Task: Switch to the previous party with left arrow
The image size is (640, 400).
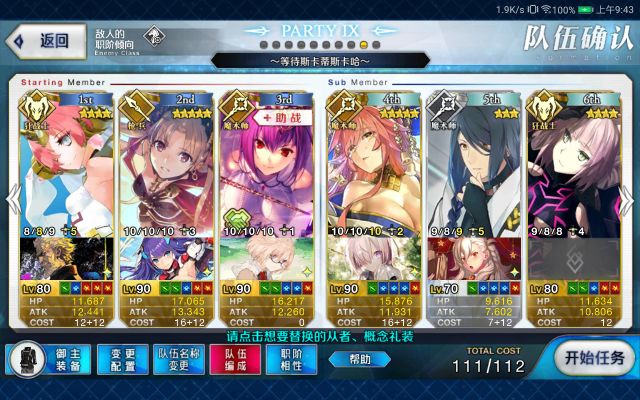Action: pos(11,199)
